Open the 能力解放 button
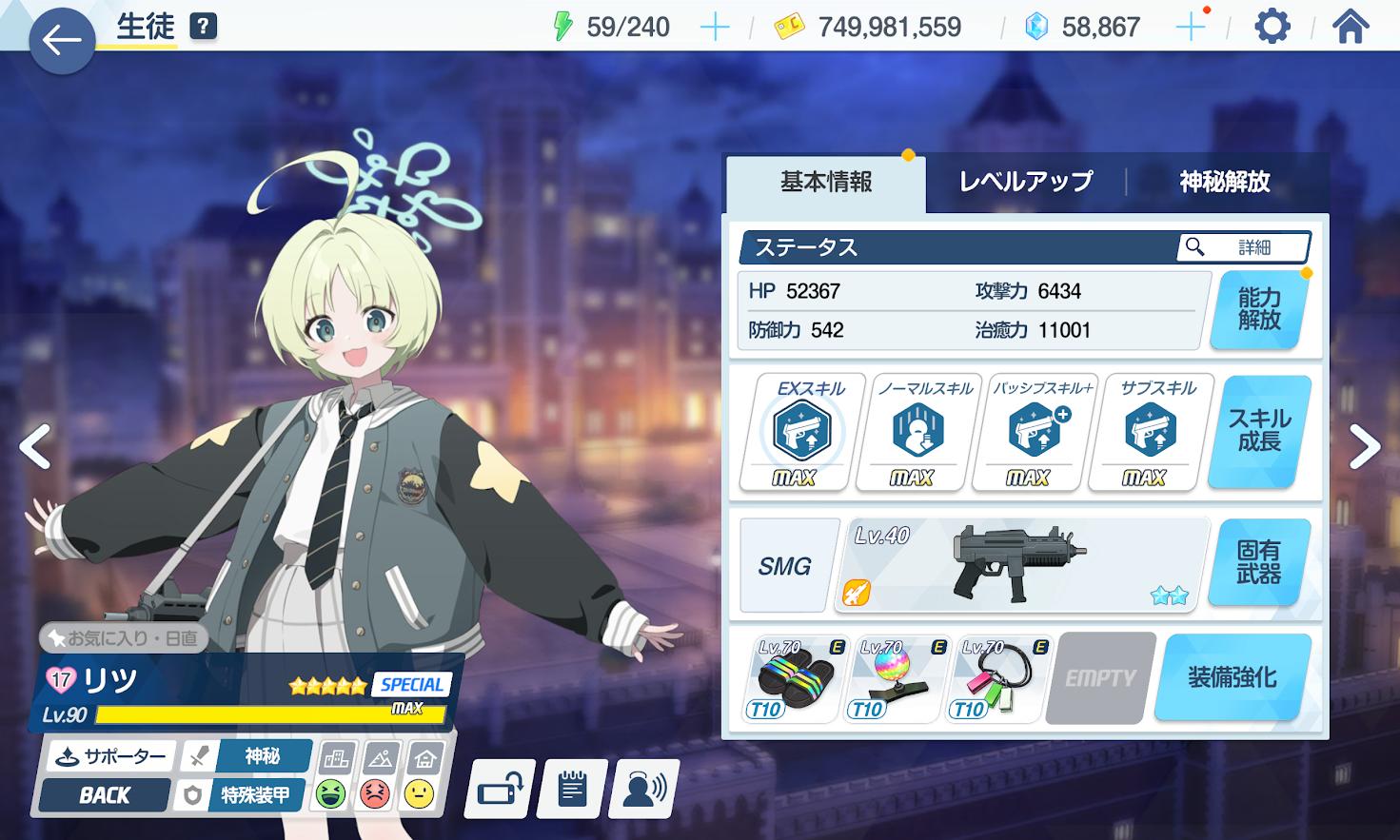The height and width of the screenshot is (840, 1400). pos(1258,310)
